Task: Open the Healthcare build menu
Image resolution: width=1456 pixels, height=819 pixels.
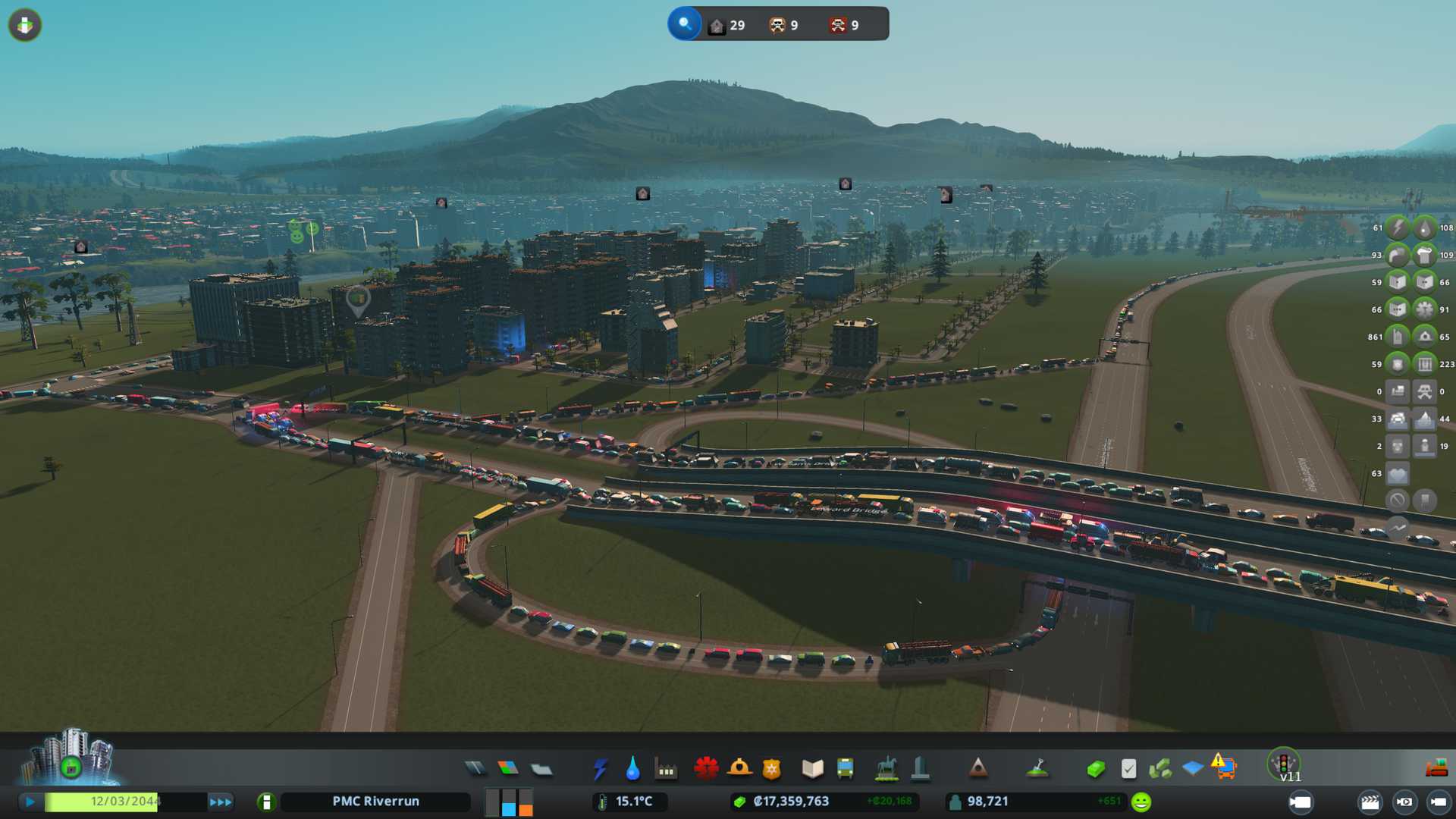Action: 706,769
